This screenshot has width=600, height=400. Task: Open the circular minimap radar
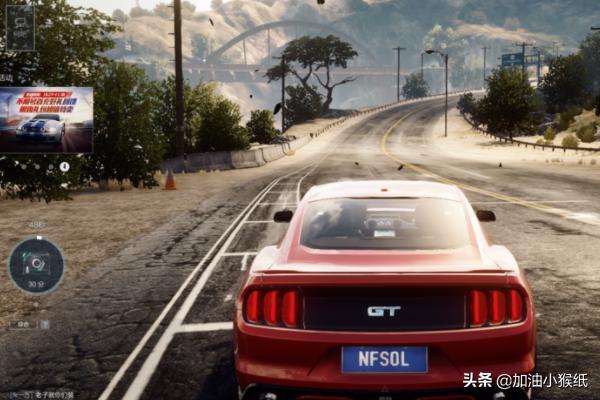coord(36,265)
